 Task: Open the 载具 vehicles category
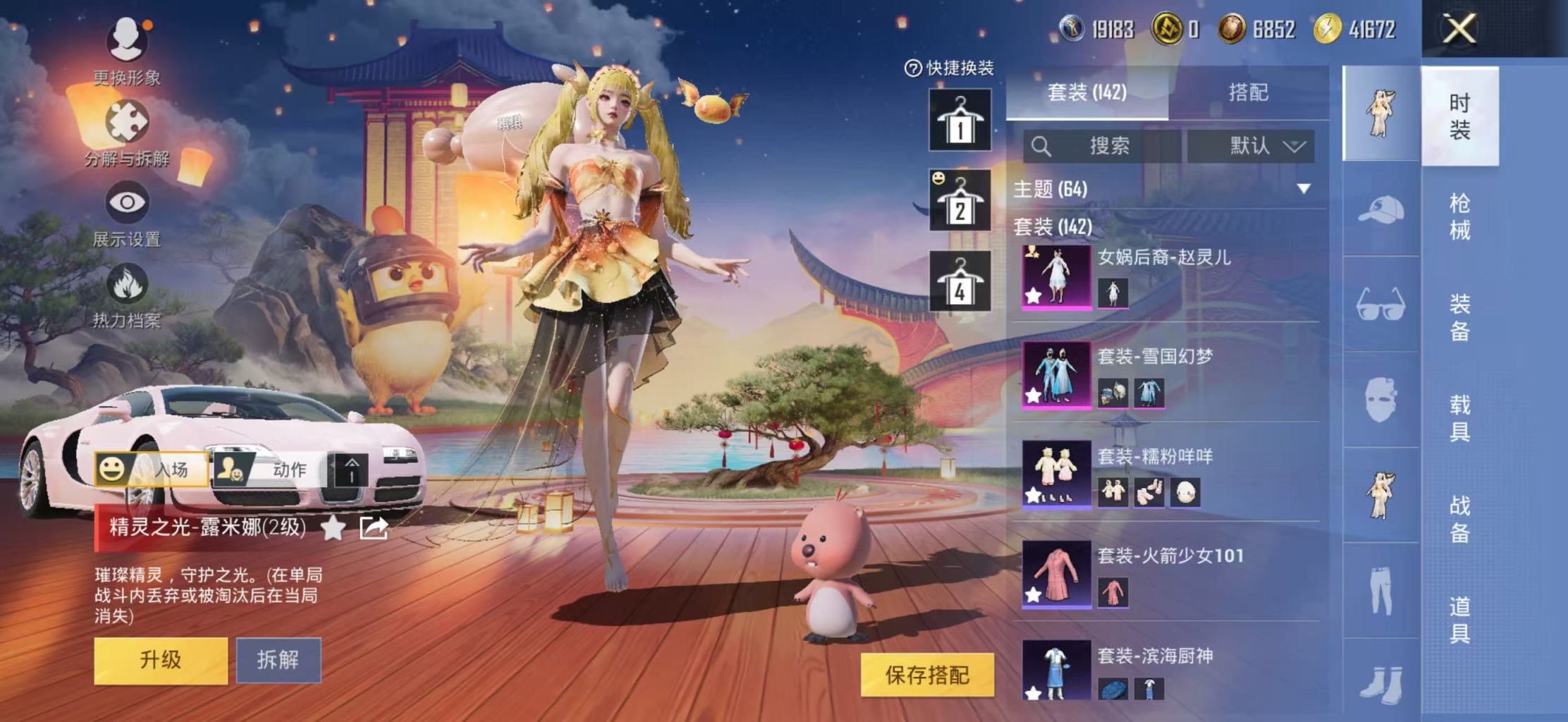pos(1459,417)
